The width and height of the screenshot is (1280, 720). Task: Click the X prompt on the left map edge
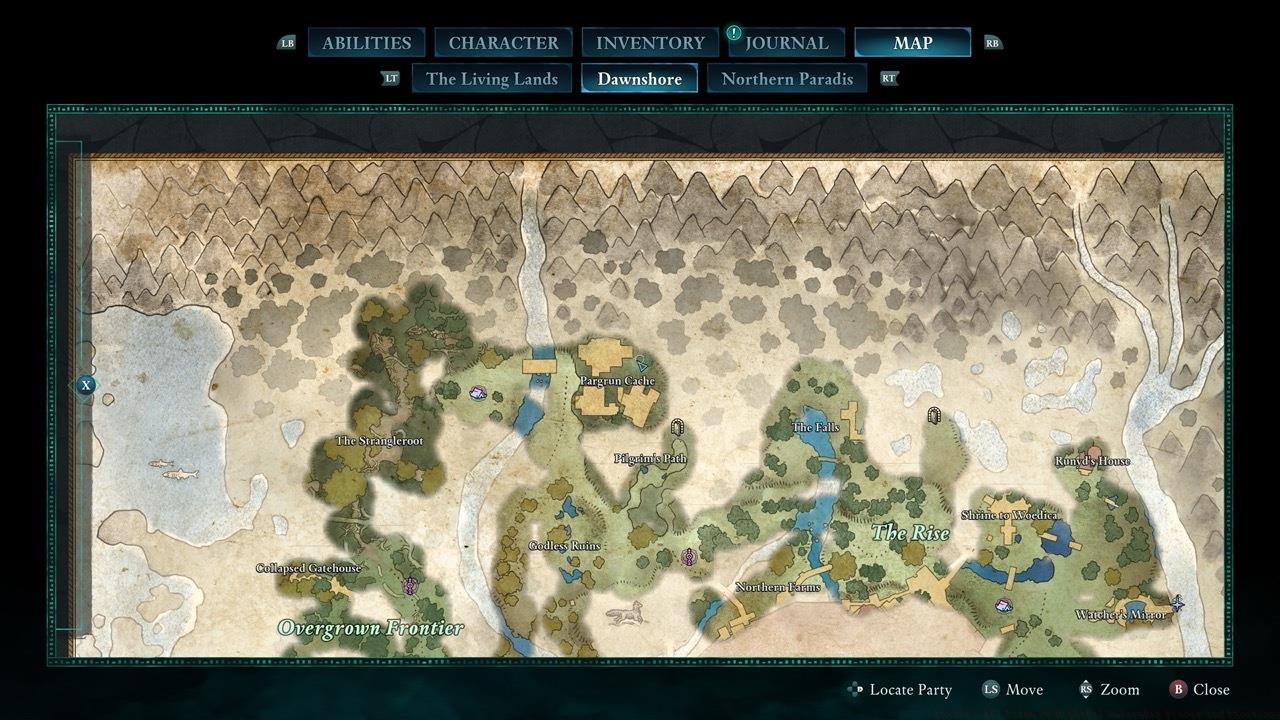[x=85, y=384]
